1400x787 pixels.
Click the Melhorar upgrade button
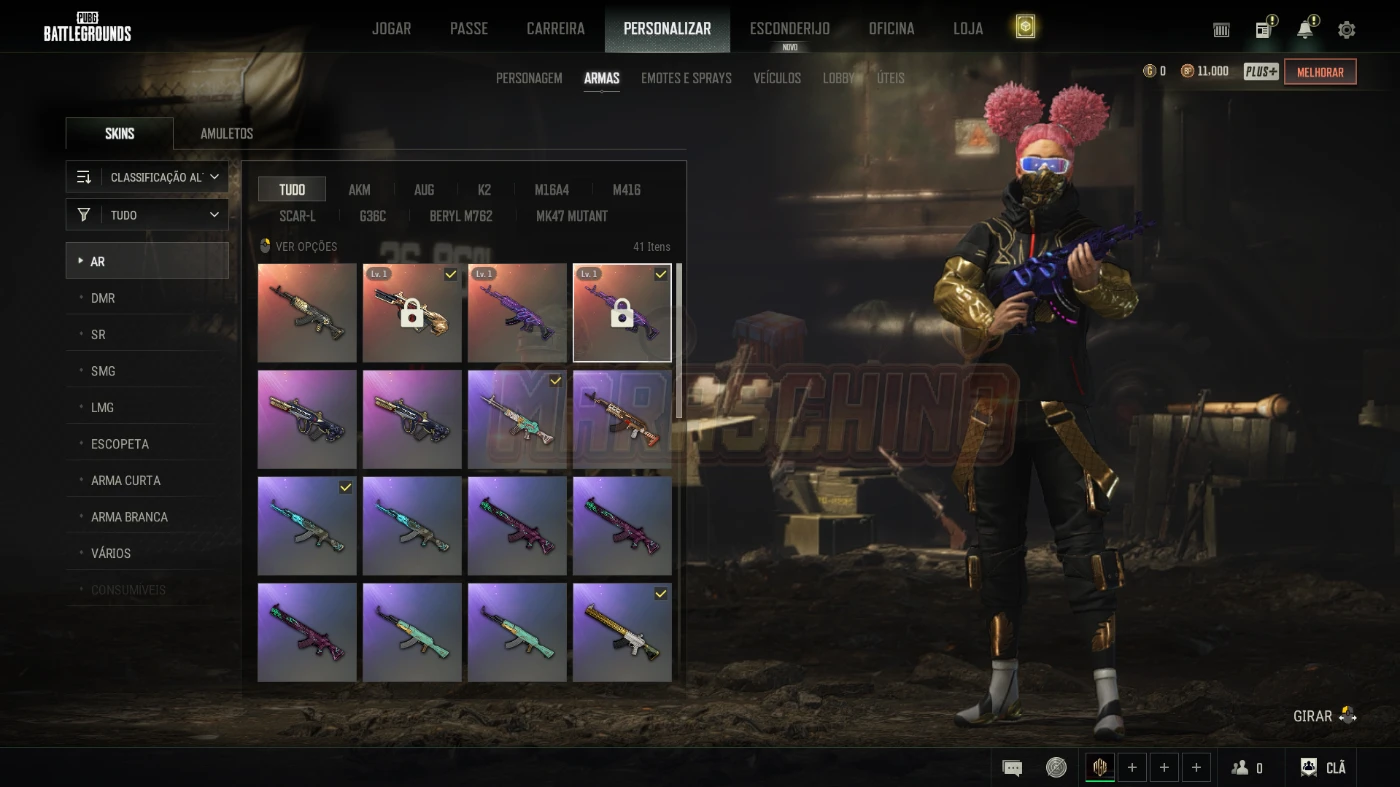point(1320,72)
